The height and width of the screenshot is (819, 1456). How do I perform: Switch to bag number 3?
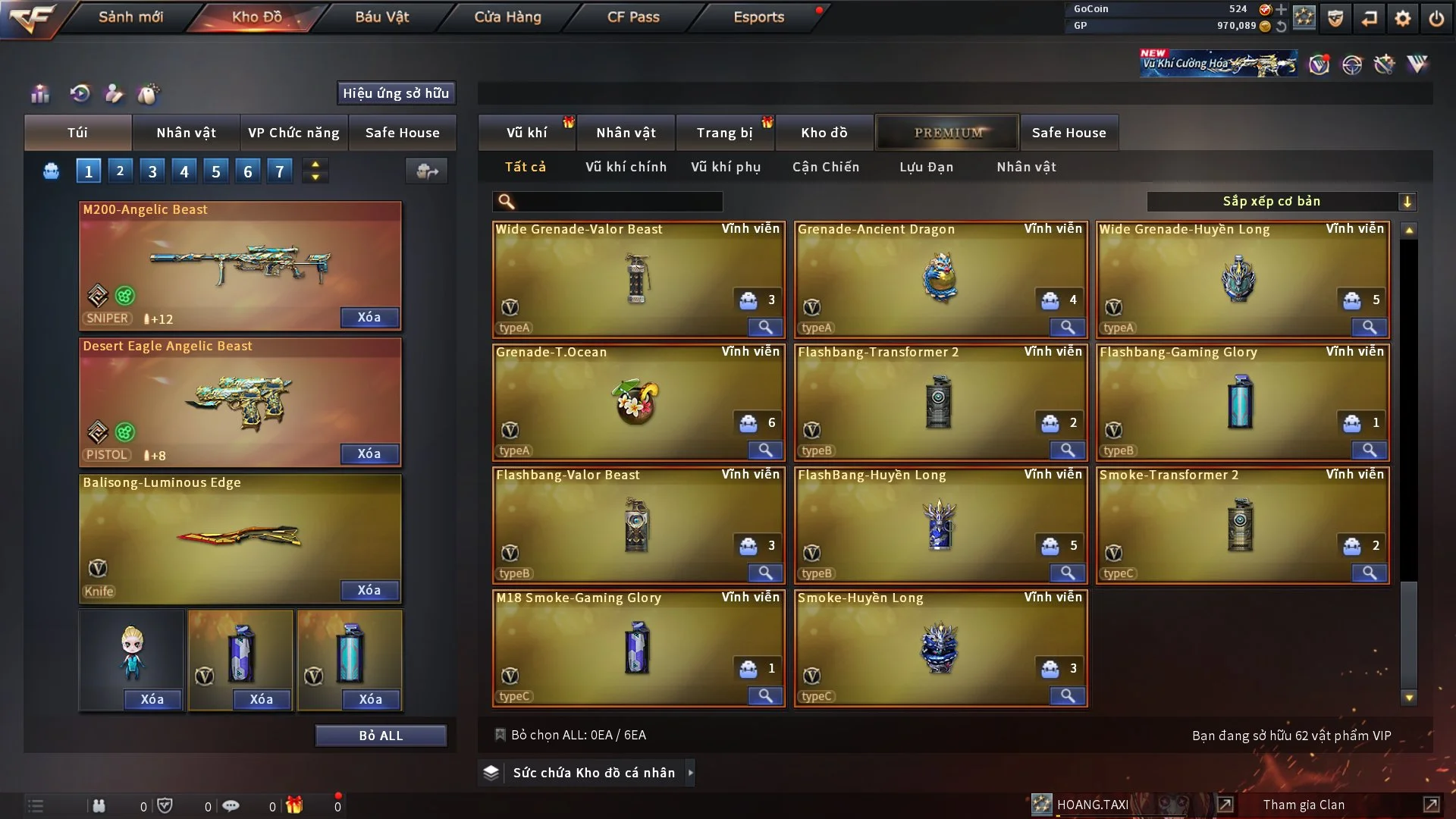tap(152, 171)
